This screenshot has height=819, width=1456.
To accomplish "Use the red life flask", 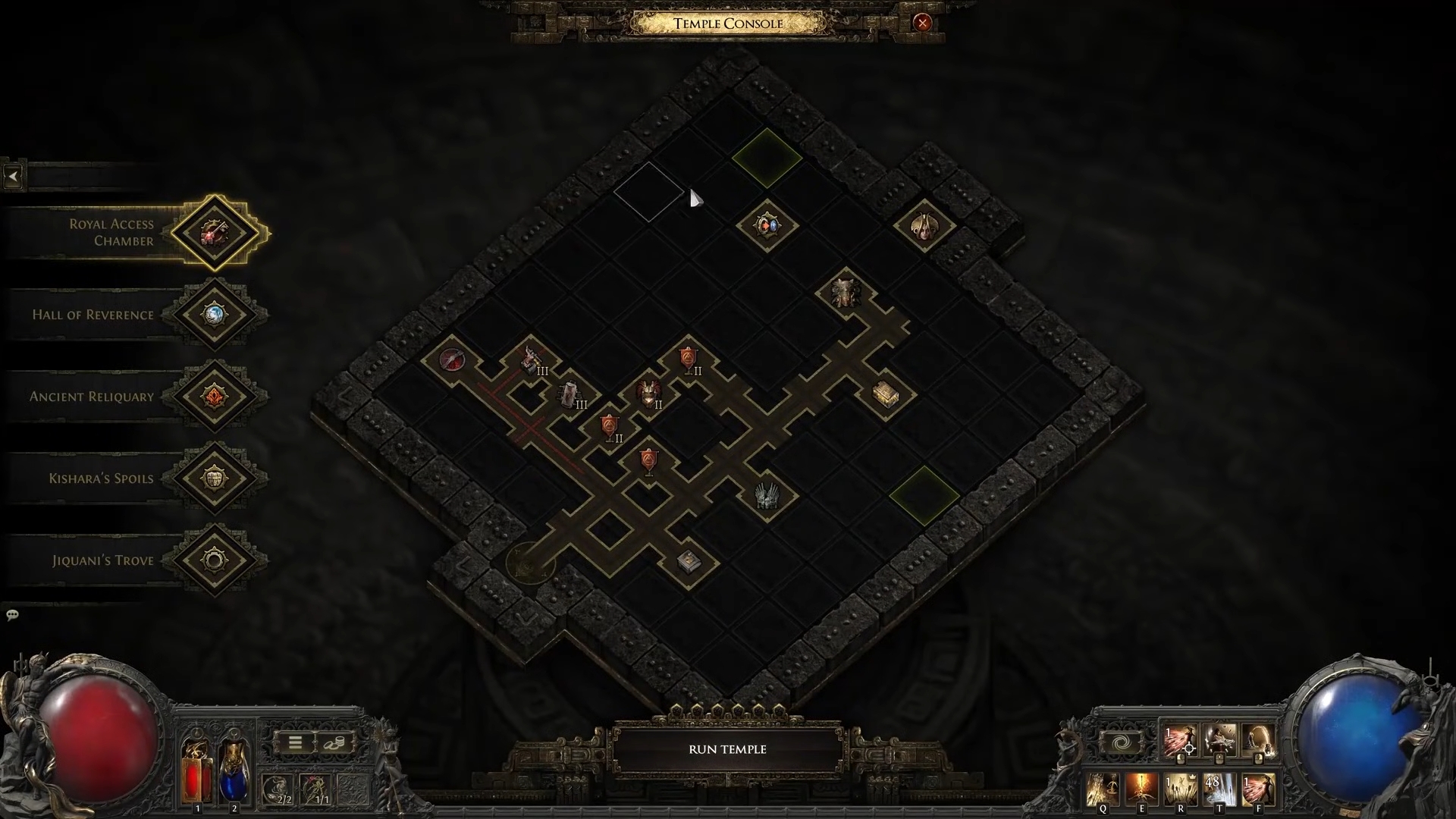I will click(x=196, y=770).
